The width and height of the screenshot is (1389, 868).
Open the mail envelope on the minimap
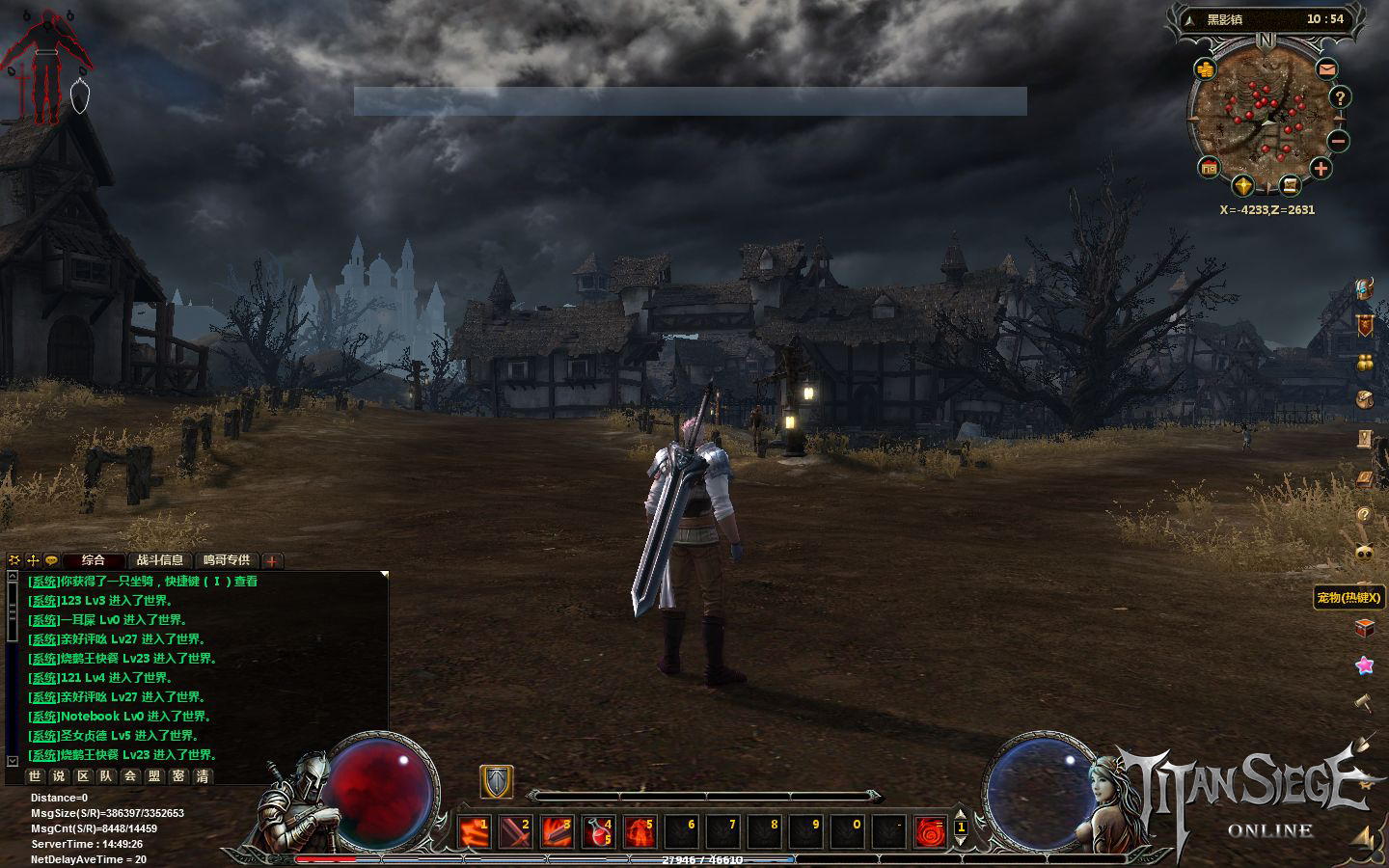tap(1328, 69)
